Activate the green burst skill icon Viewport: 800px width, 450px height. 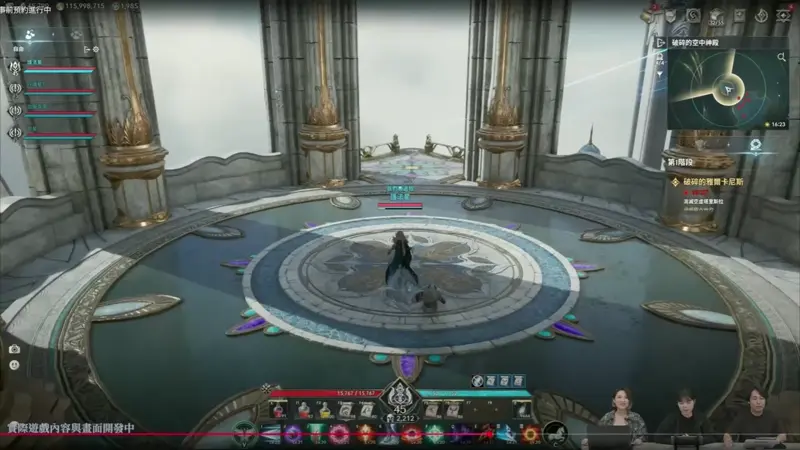pyautogui.click(x=435, y=434)
